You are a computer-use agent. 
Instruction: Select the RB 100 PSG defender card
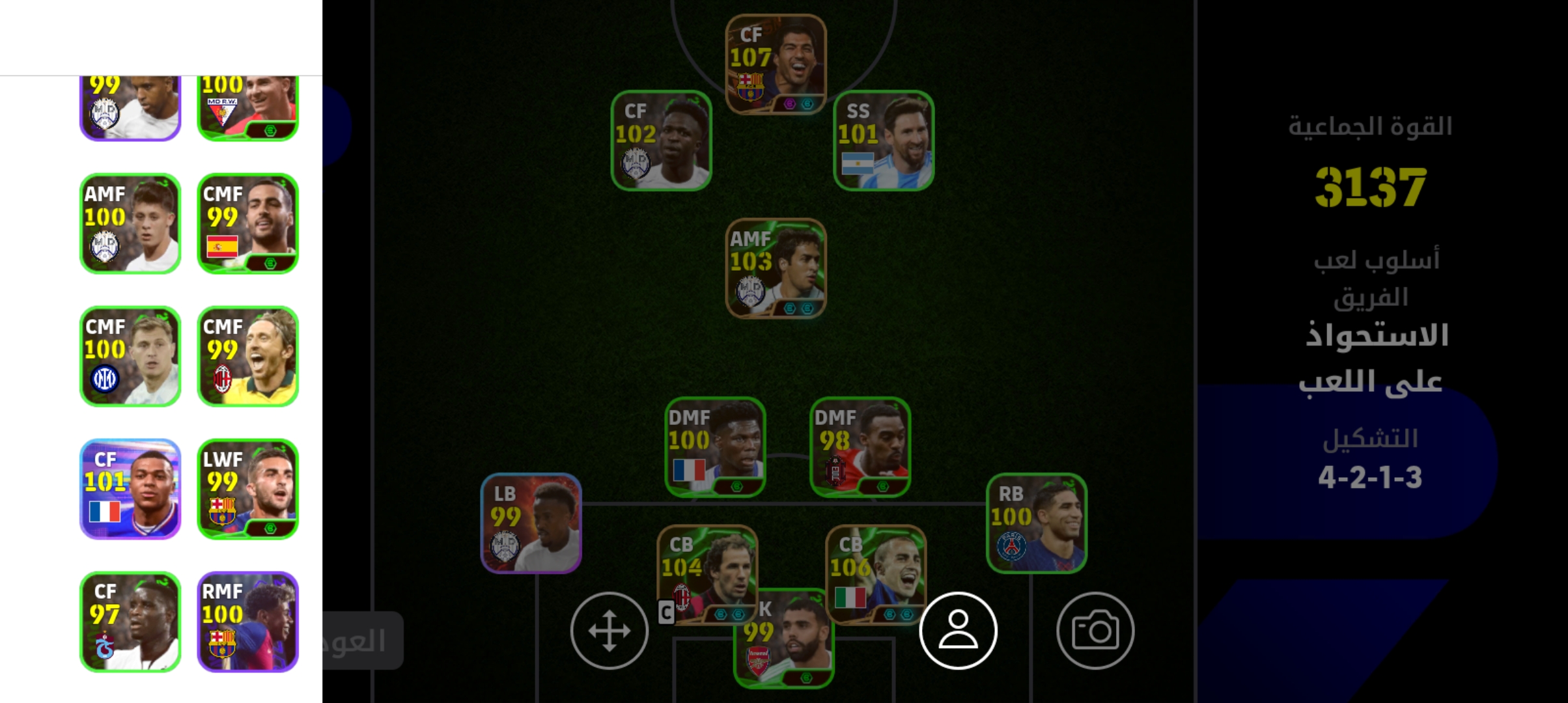click(x=1036, y=523)
